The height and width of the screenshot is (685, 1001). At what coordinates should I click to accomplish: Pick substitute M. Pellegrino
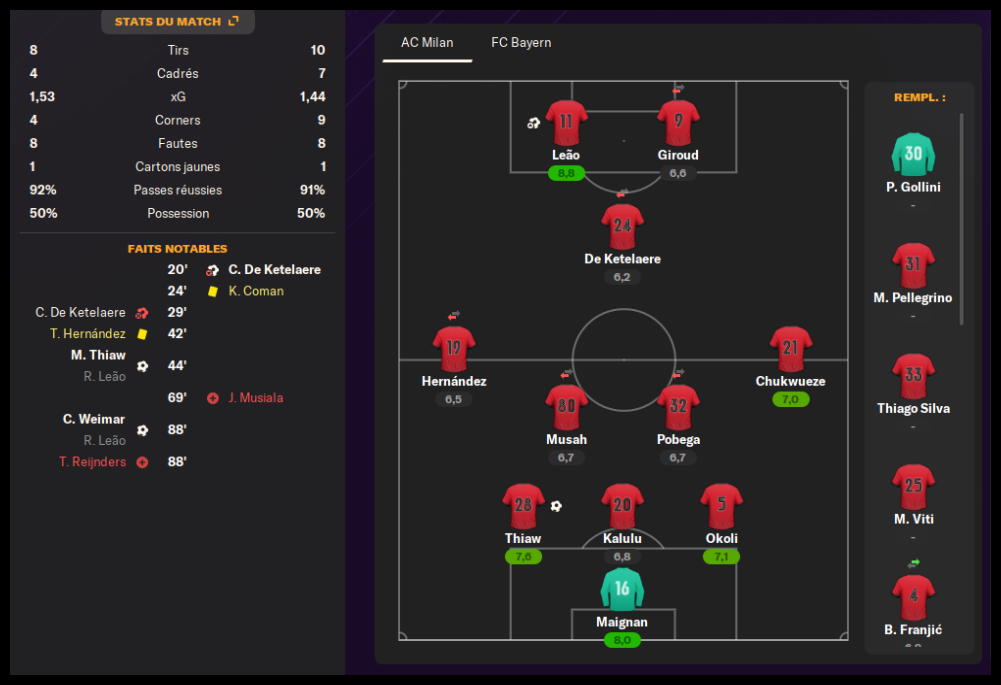913,267
